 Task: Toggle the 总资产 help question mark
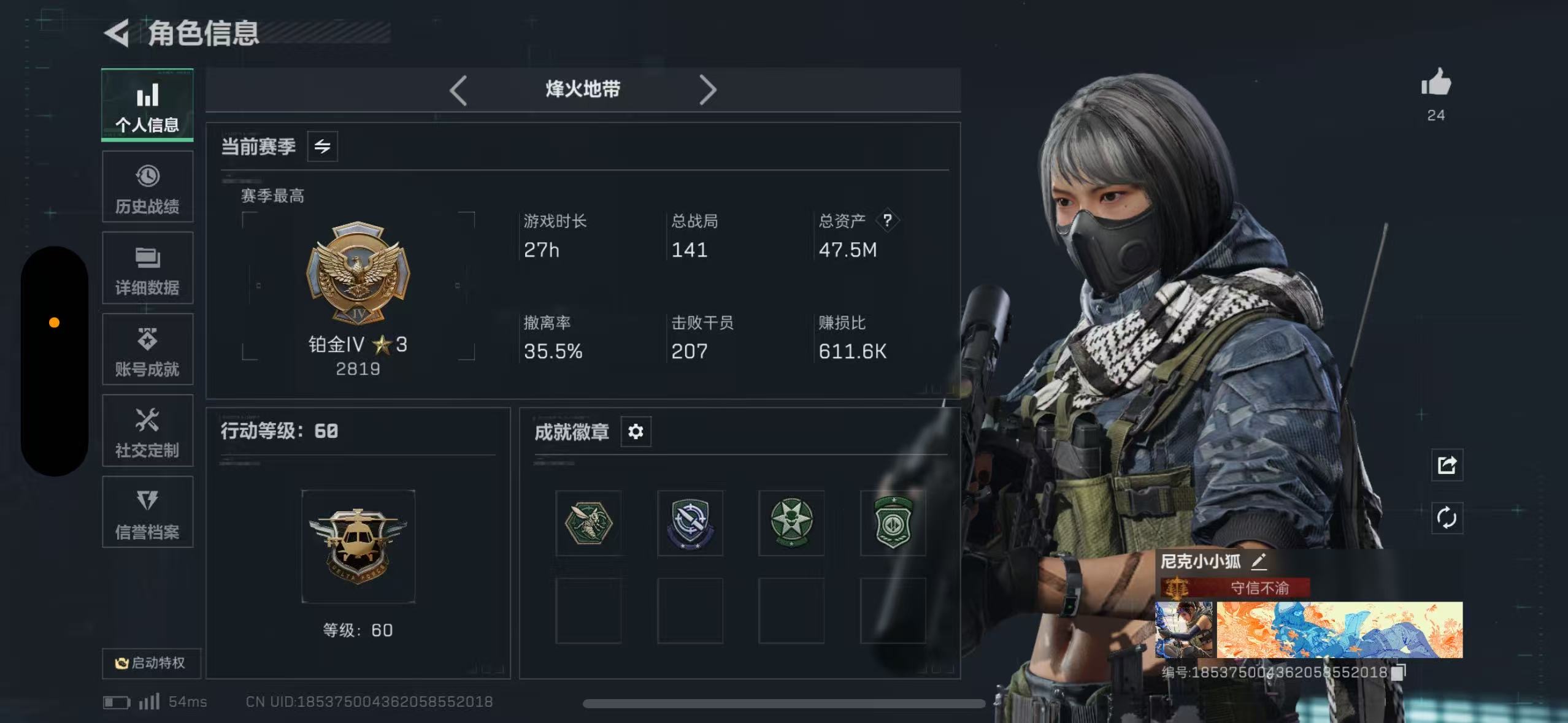click(888, 220)
